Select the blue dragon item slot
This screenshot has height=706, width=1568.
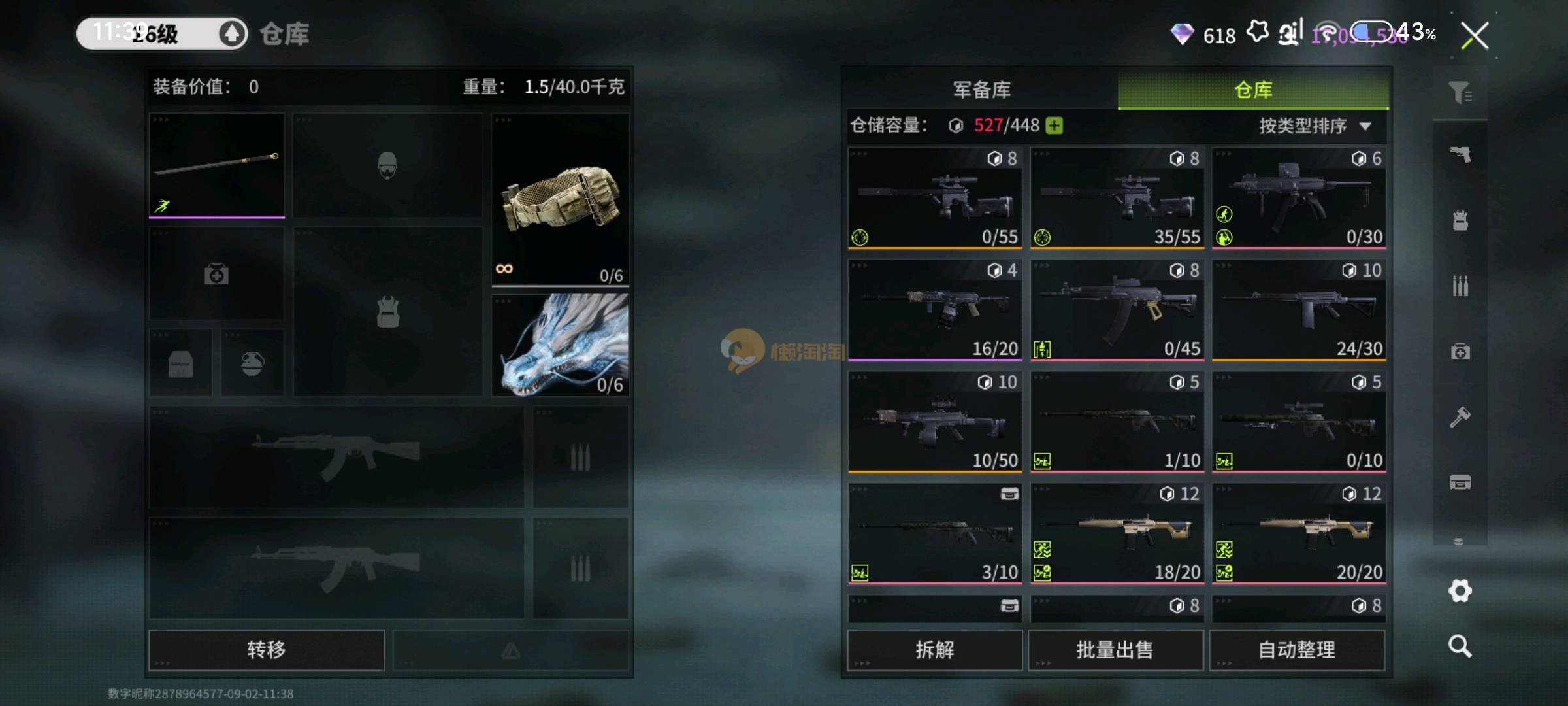pyautogui.click(x=560, y=345)
